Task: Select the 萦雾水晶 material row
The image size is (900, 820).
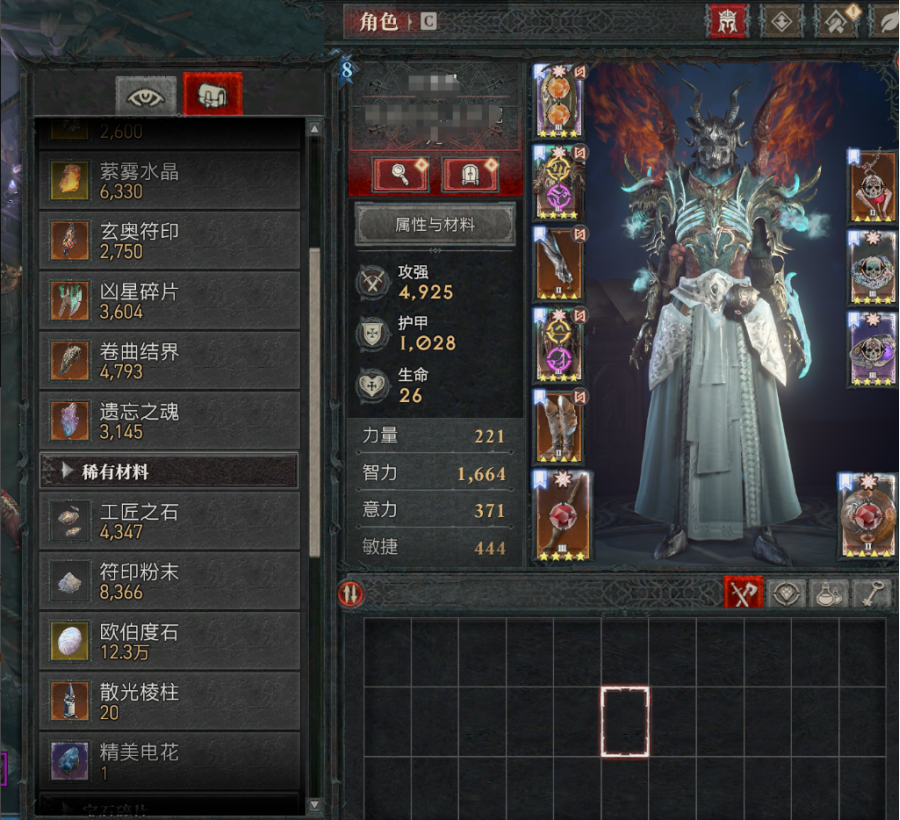Action: point(168,180)
